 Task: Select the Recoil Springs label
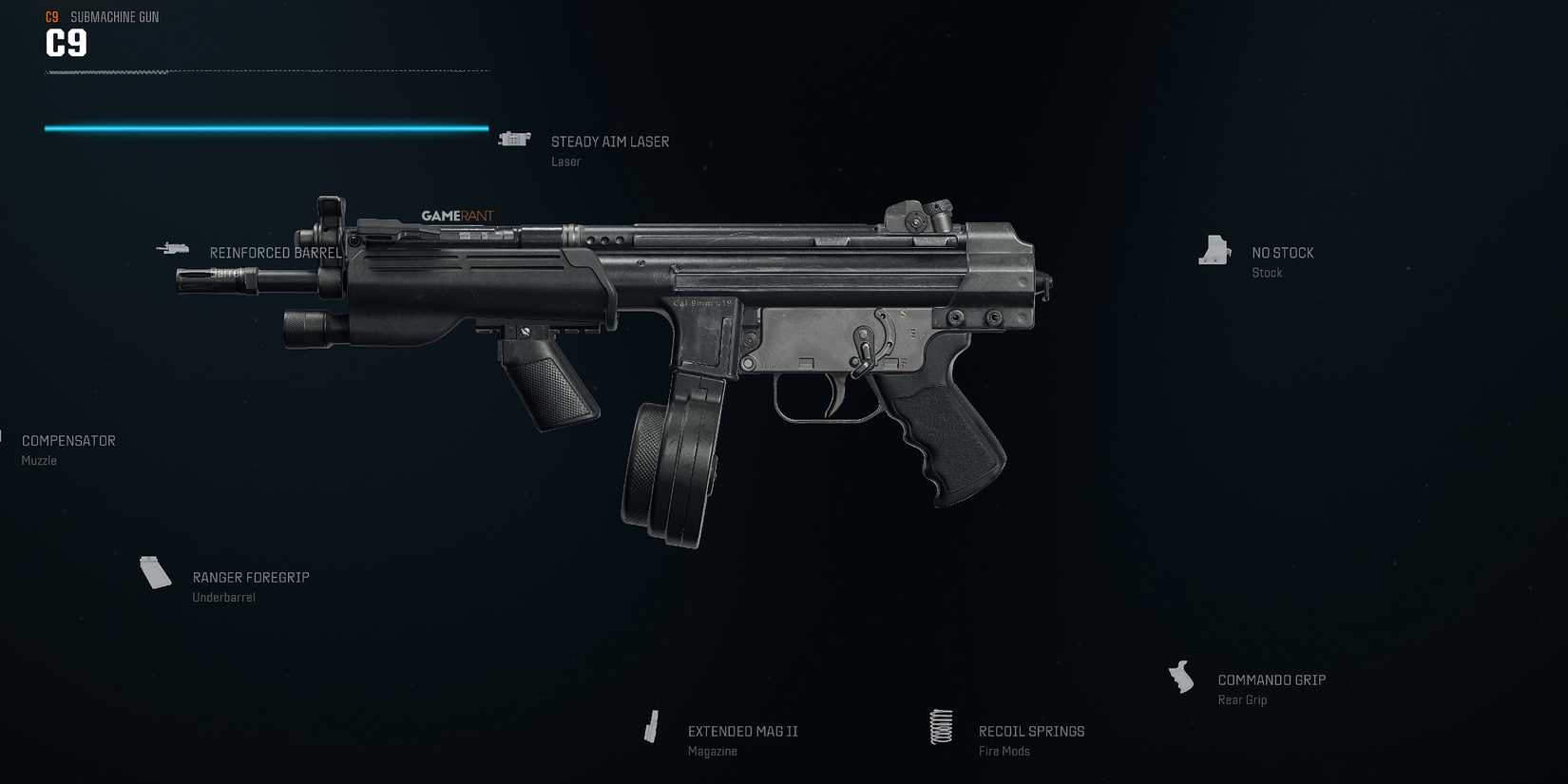(x=1031, y=731)
